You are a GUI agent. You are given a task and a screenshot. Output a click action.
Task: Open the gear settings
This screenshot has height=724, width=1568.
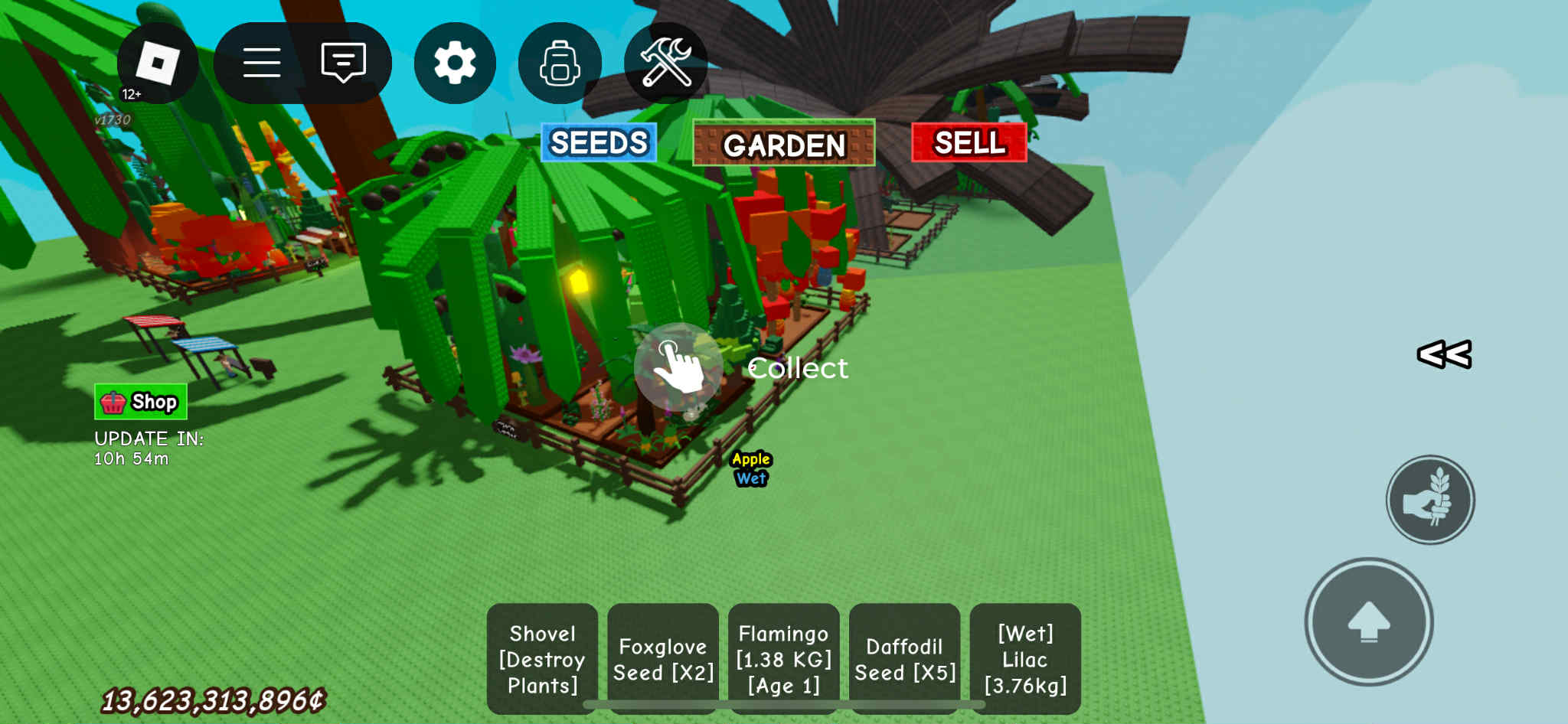tap(455, 63)
